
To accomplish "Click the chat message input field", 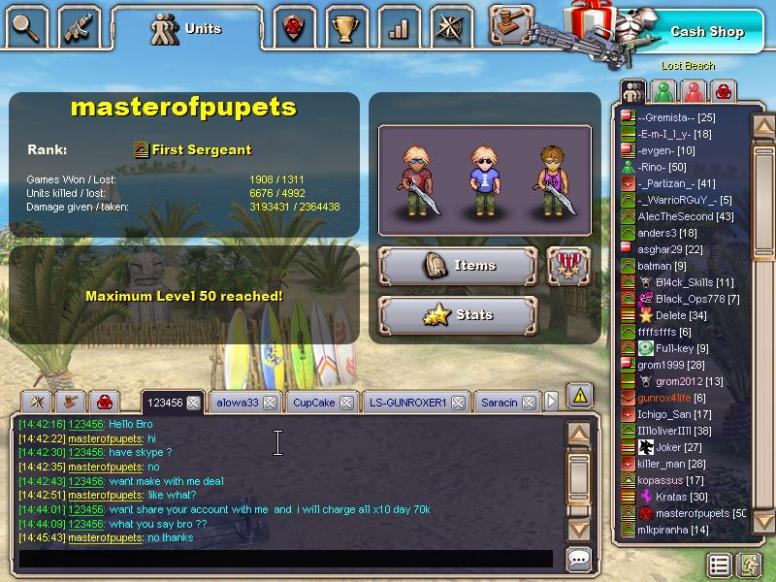I will (x=285, y=559).
